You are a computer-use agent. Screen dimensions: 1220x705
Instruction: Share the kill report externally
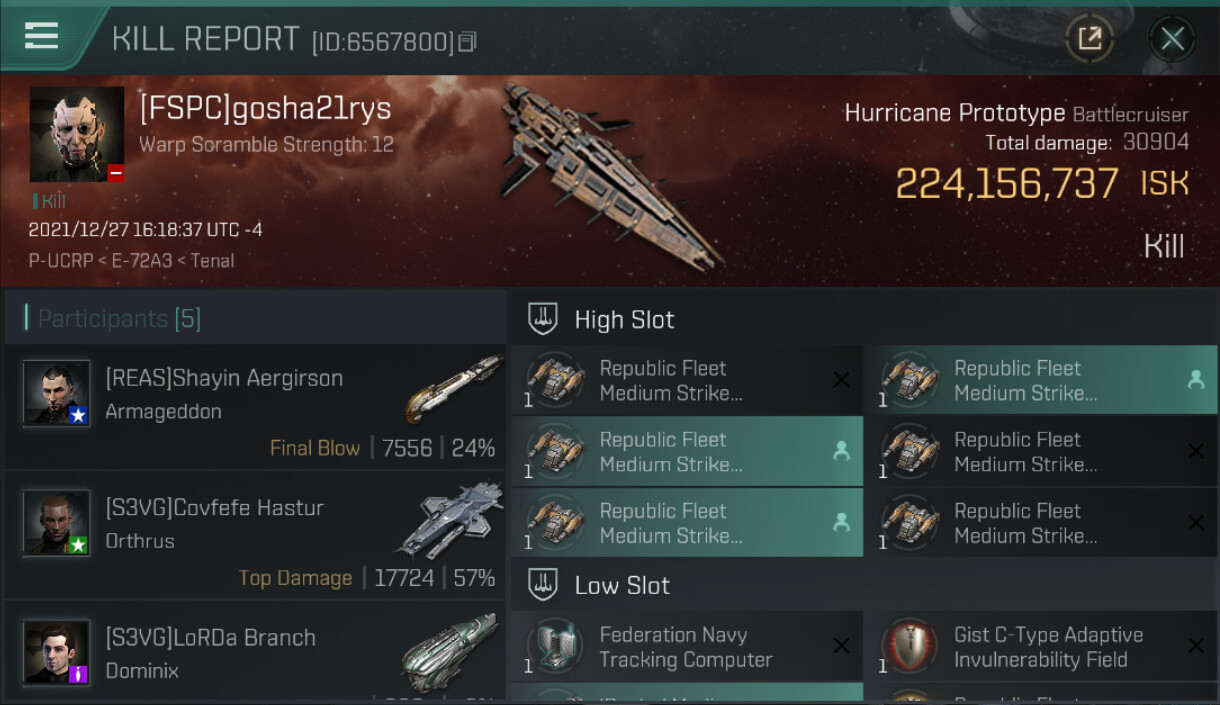[1089, 39]
